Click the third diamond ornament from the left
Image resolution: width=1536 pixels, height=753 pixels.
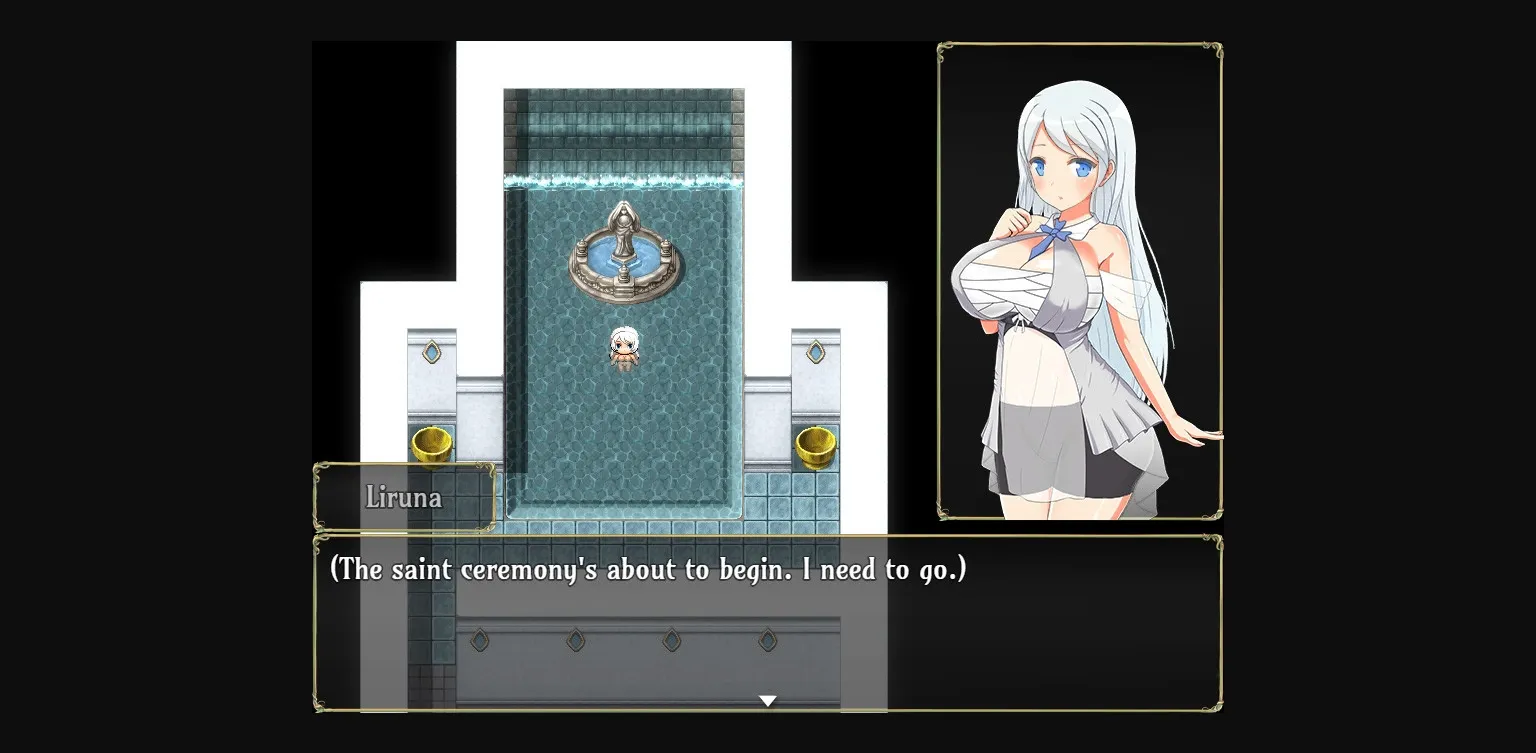[x=670, y=640]
